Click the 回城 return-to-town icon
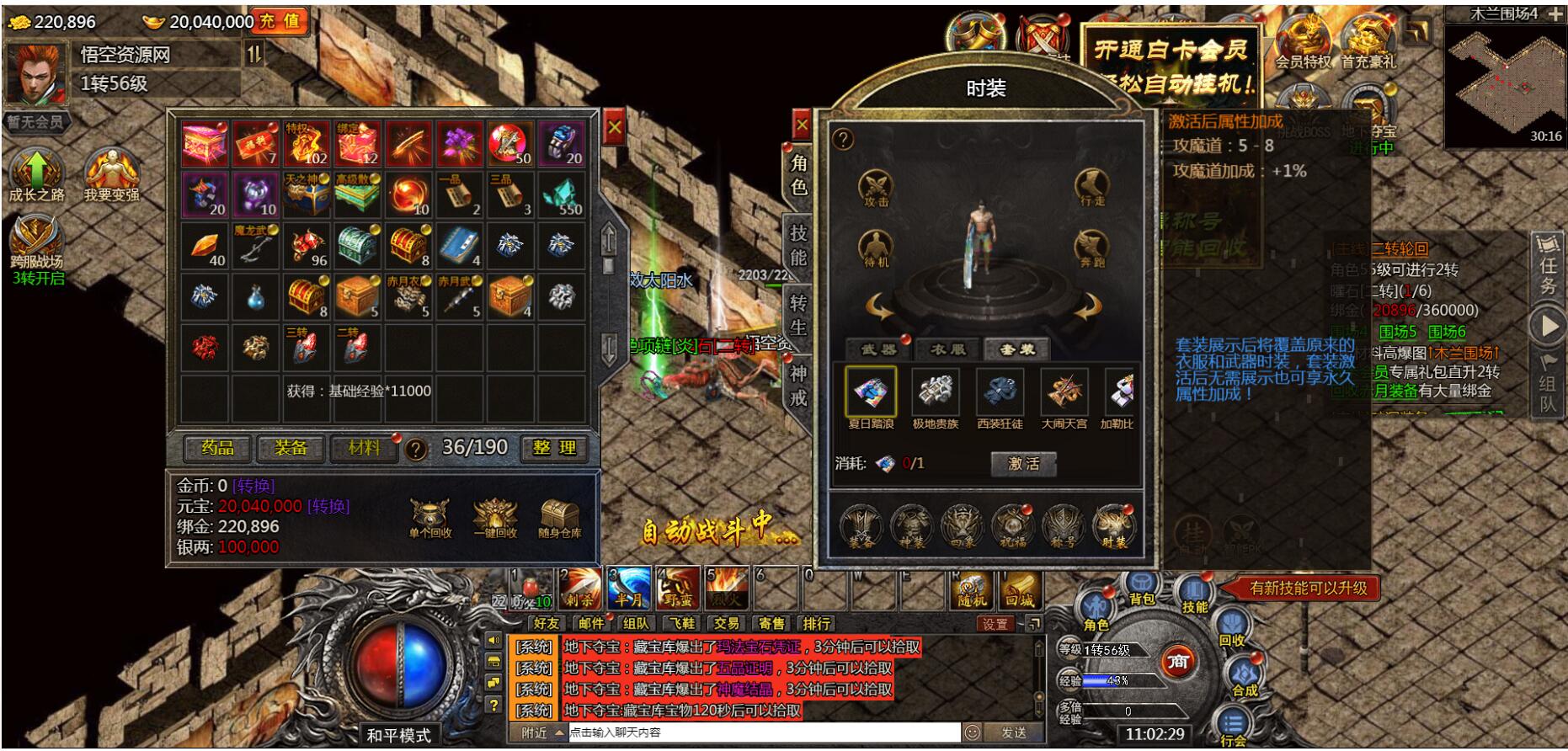The image size is (1568, 751). (x=1021, y=592)
